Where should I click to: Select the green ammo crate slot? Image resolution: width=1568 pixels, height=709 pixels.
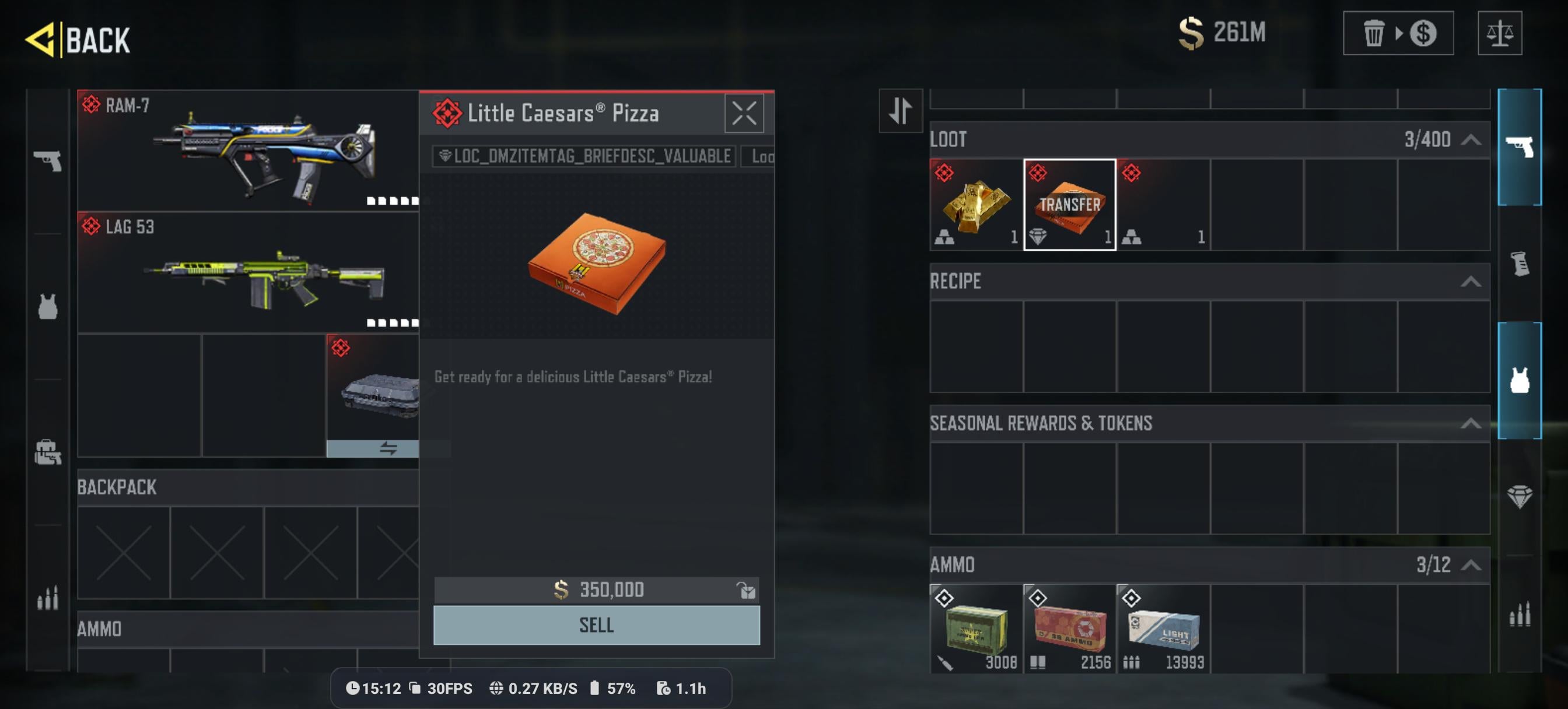pos(976,629)
